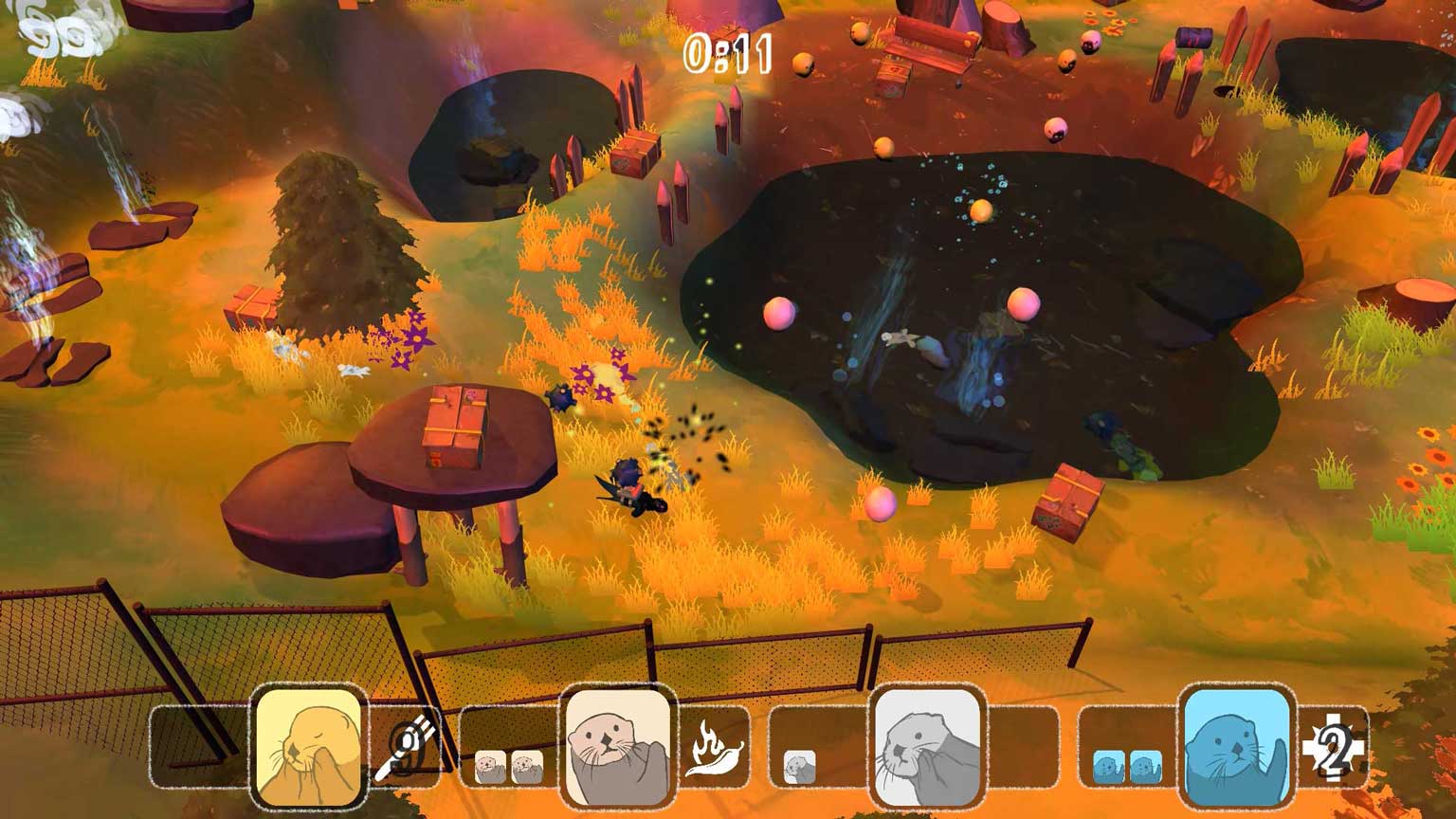Click the rocket power-up icon beside the yellow otter

tap(406, 749)
